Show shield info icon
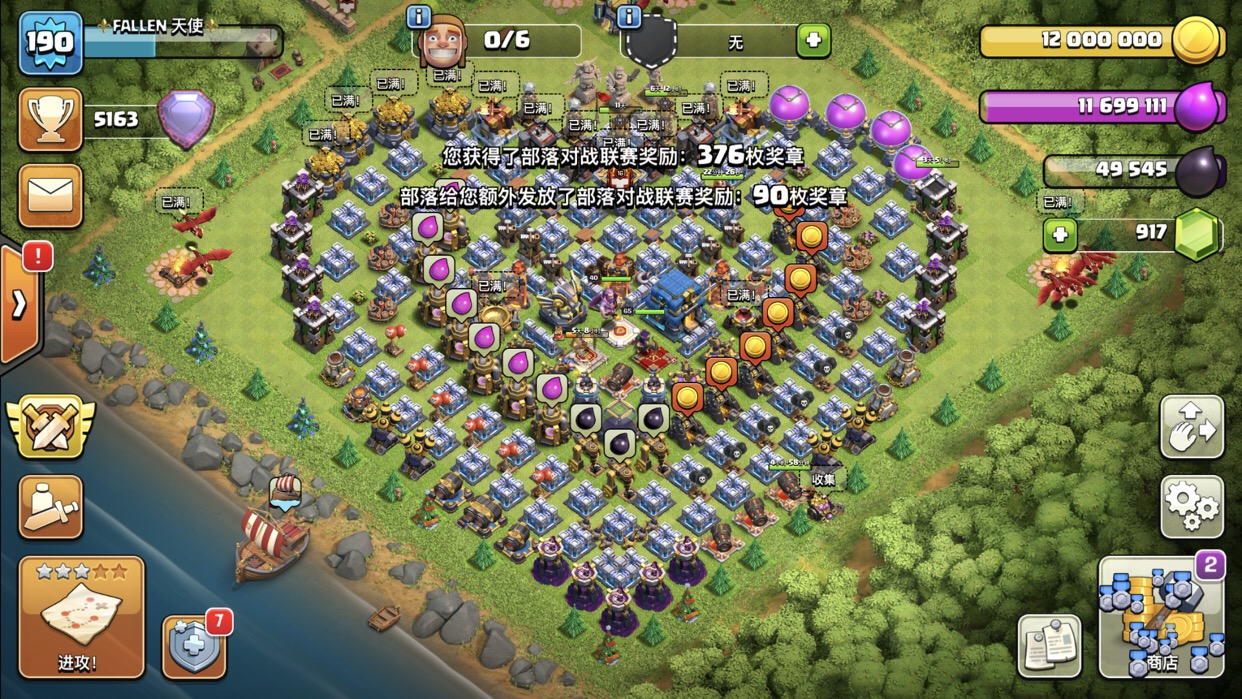The width and height of the screenshot is (1242, 699). pyautogui.click(x=628, y=16)
